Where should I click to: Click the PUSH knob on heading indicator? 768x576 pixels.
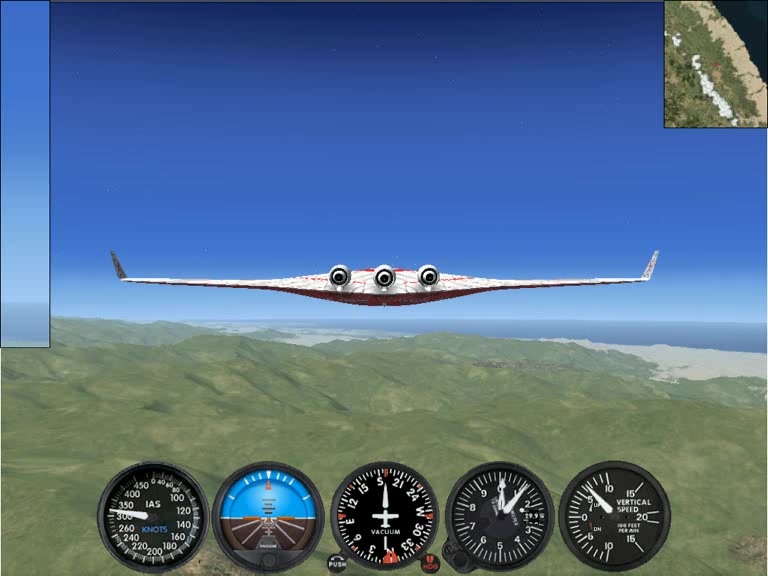[x=337, y=564]
